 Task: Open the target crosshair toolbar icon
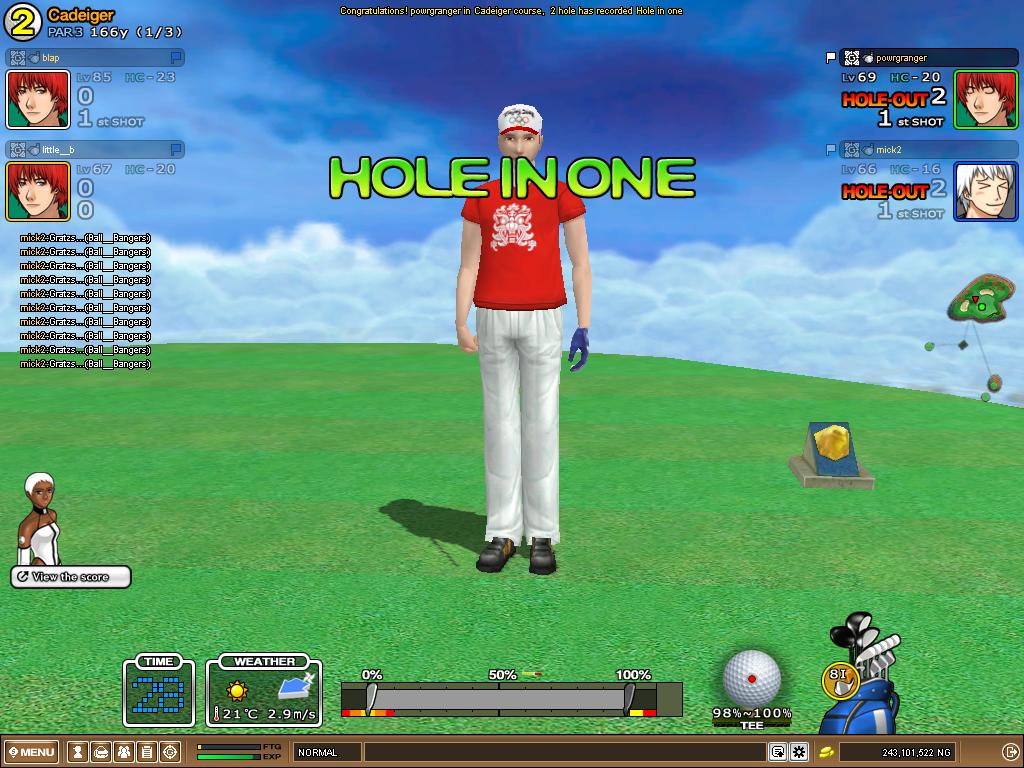(170, 752)
